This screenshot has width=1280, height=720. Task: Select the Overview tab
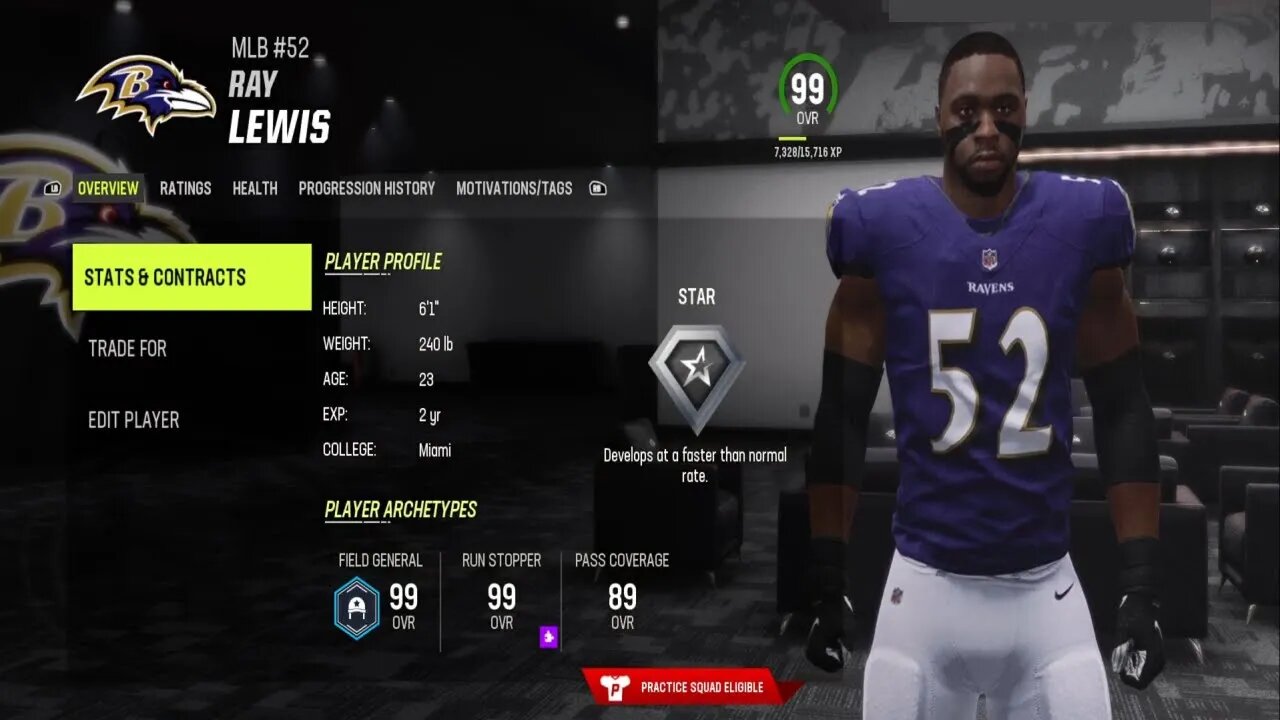(x=108, y=188)
